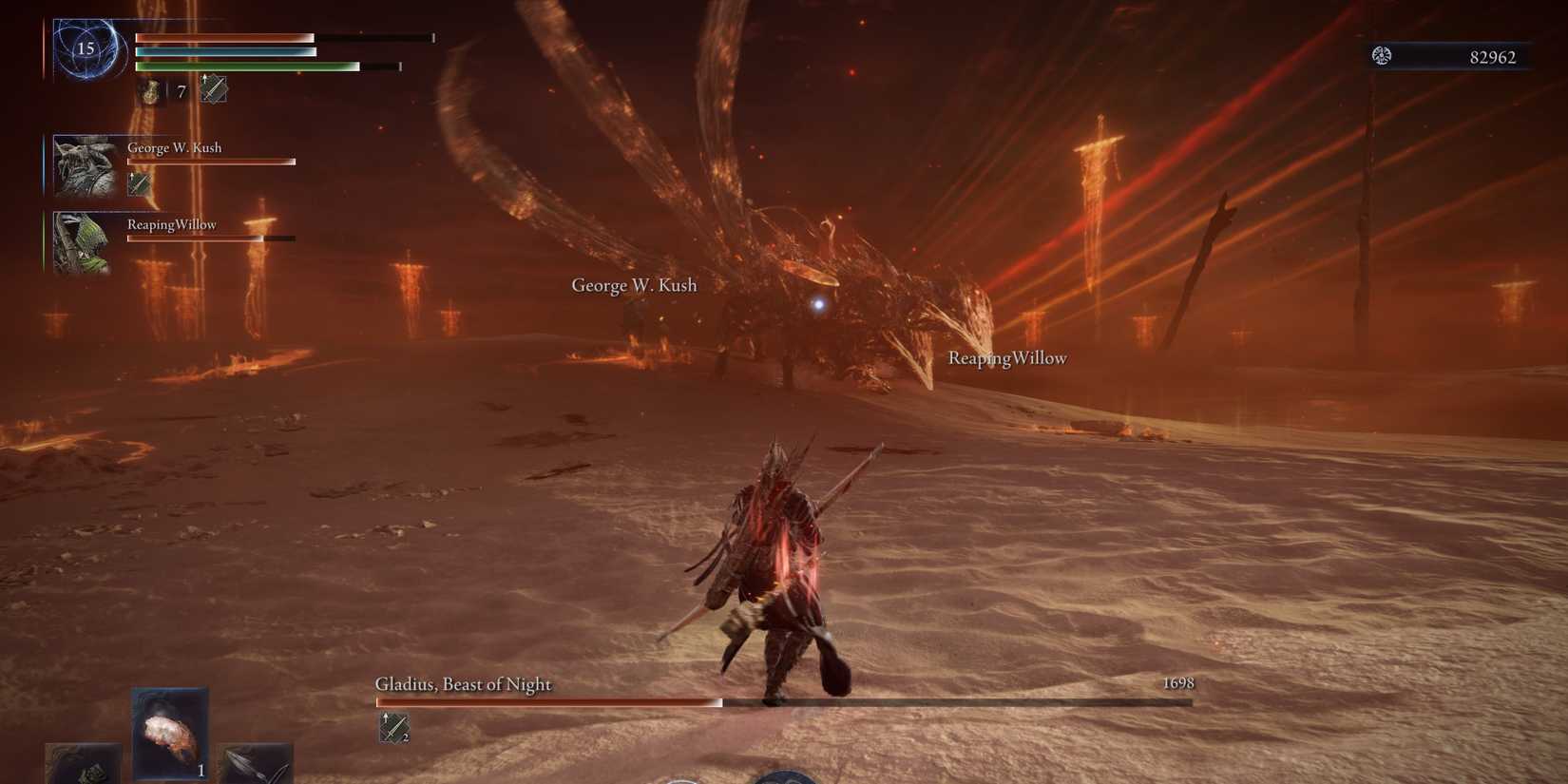
Task: Select the level 15 character emblem
Action: click(x=86, y=48)
